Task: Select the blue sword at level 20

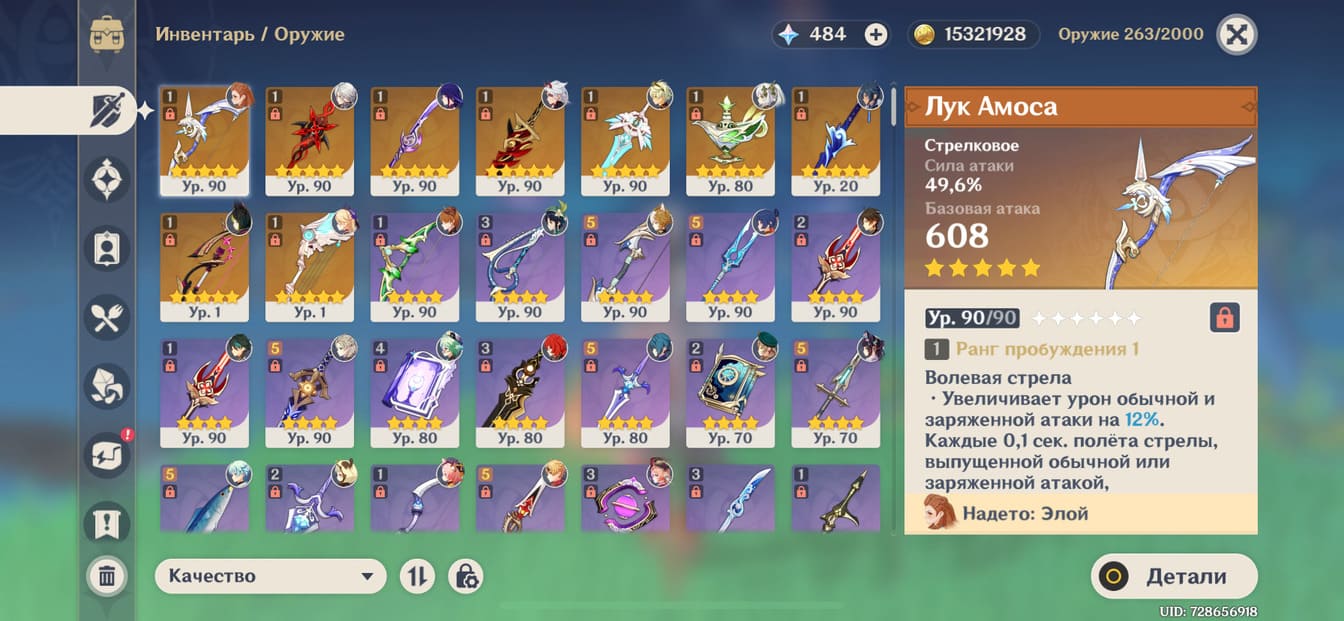Action: pyautogui.click(x=836, y=140)
